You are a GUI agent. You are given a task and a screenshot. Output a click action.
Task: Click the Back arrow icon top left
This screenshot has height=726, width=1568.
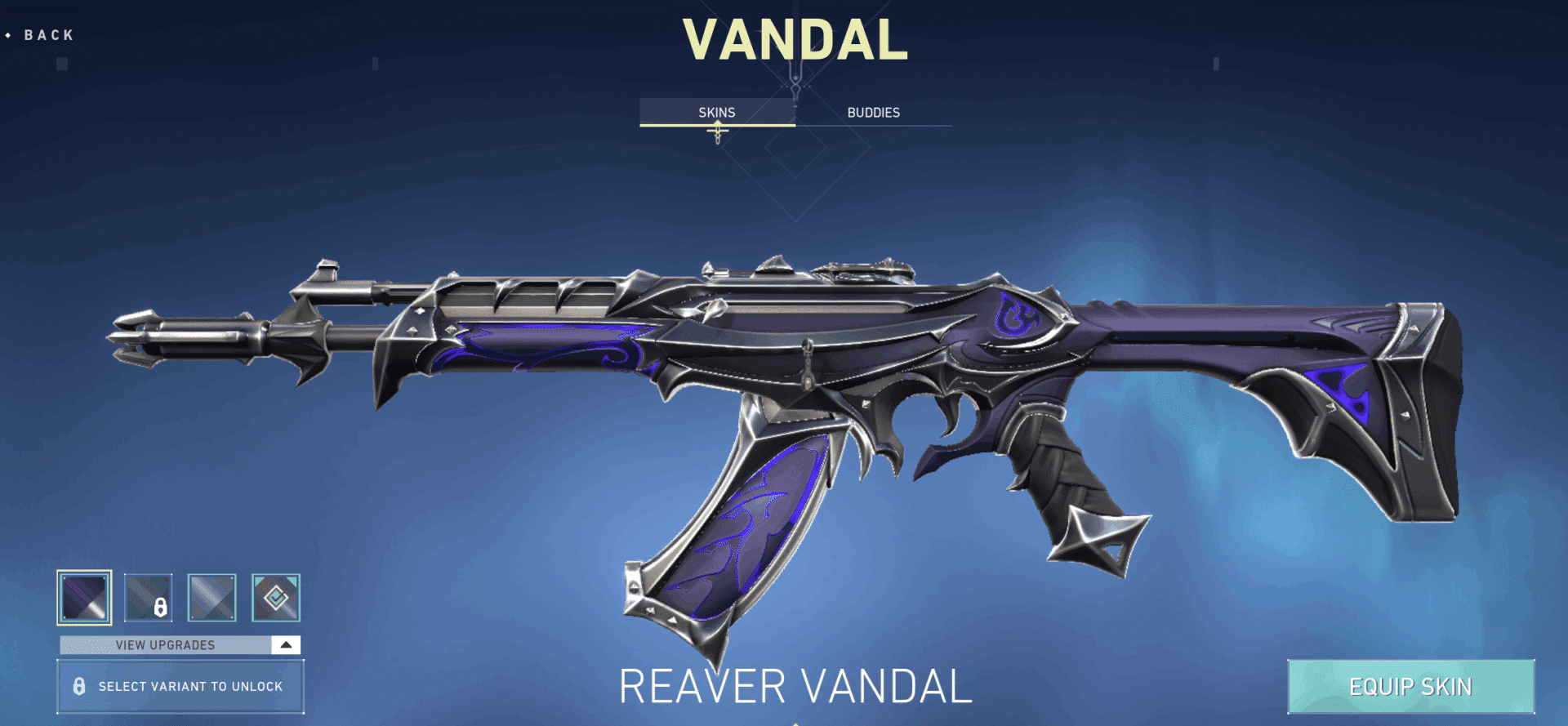(x=9, y=35)
